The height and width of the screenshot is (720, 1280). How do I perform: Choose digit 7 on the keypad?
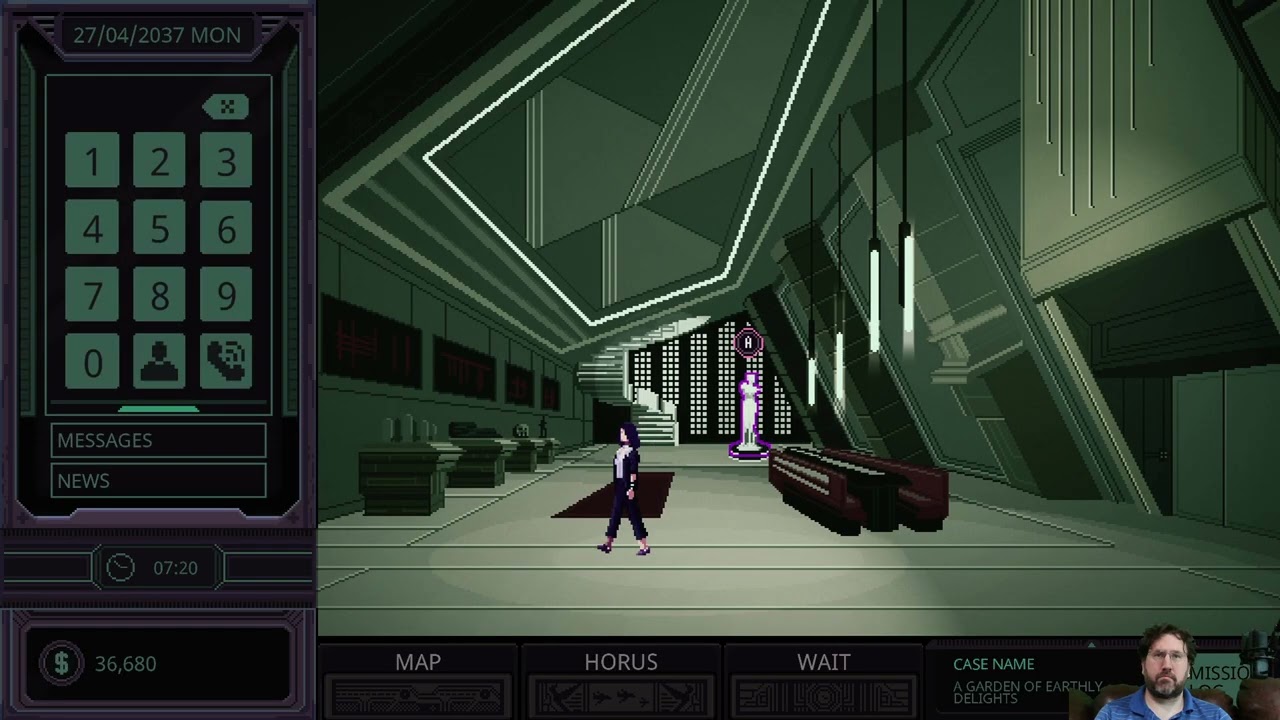tap(92, 295)
